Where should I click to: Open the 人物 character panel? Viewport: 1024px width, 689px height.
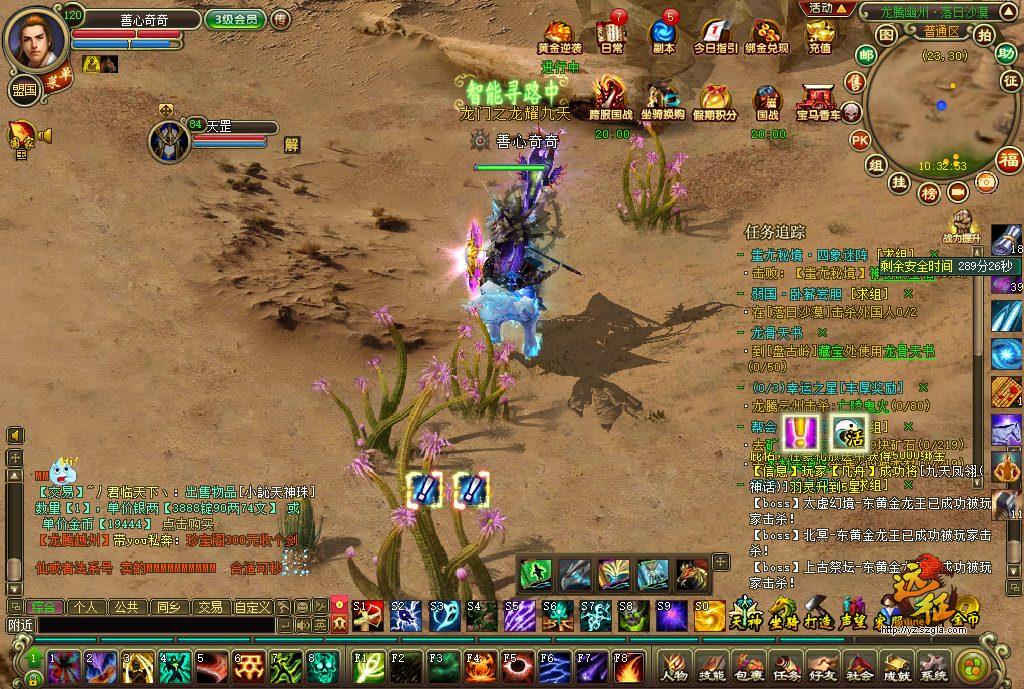click(674, 667)
